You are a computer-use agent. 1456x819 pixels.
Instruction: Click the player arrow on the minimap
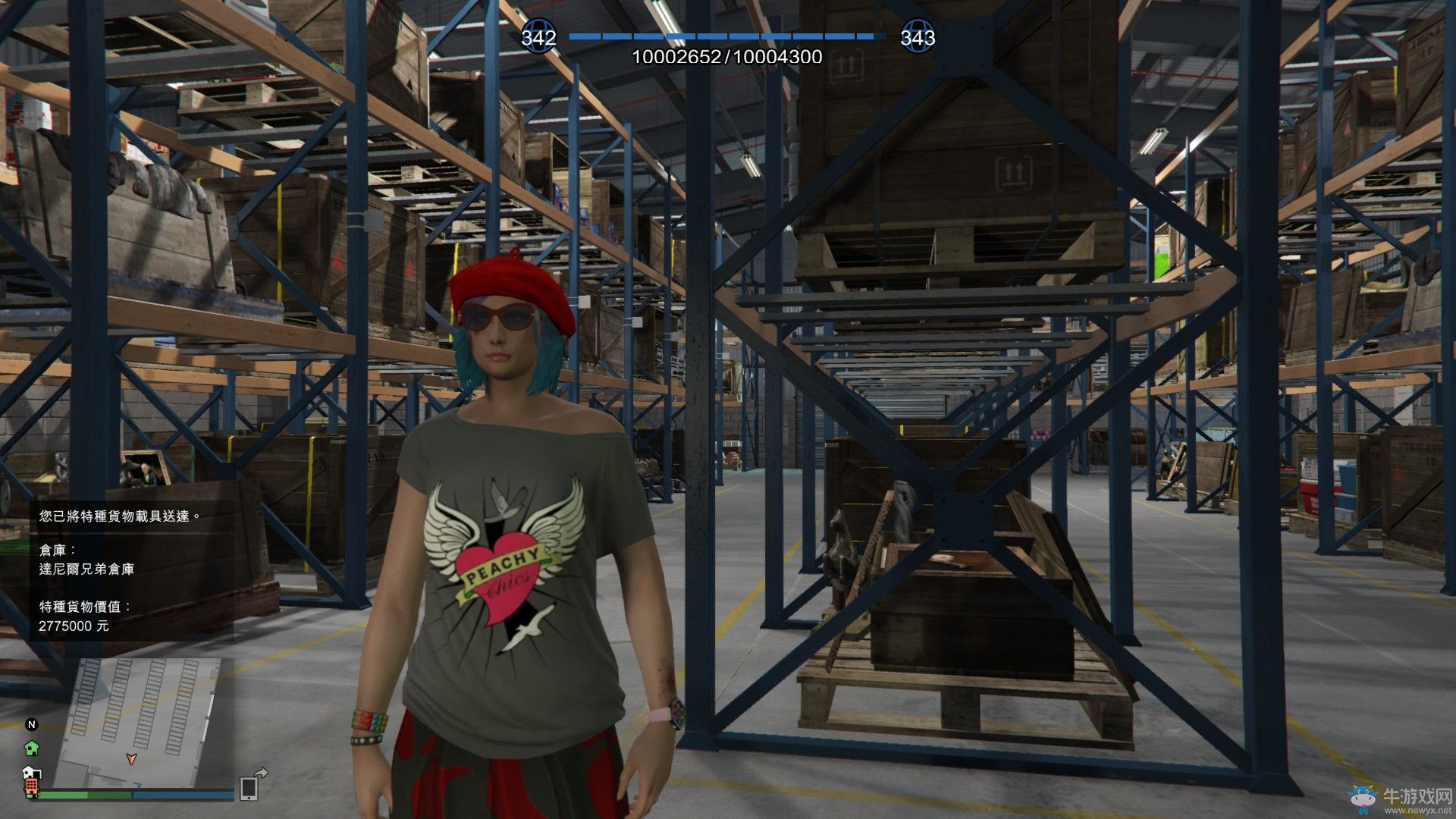[x=131, y=758]
